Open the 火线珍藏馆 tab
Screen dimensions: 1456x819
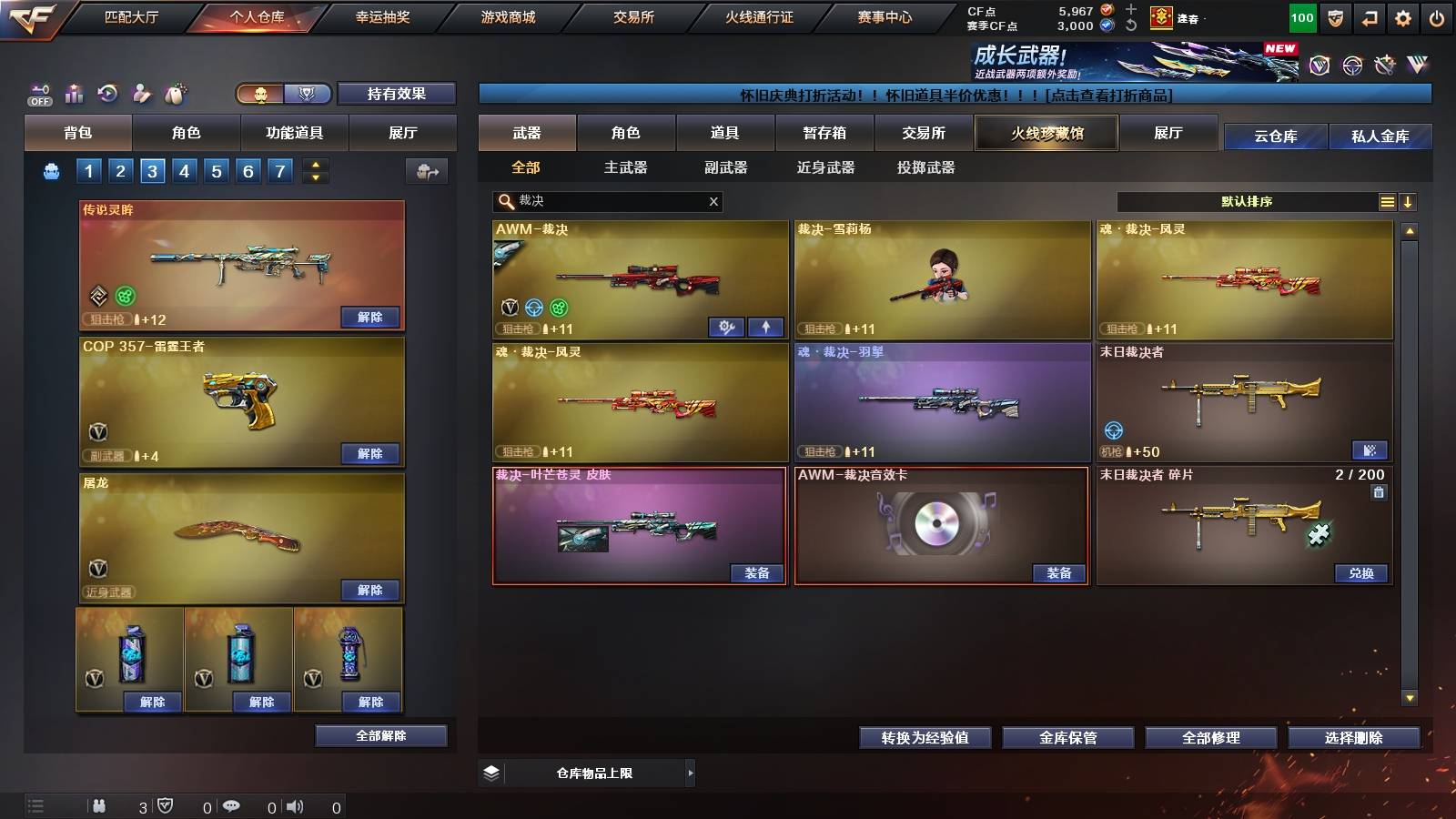point(1046,133)
